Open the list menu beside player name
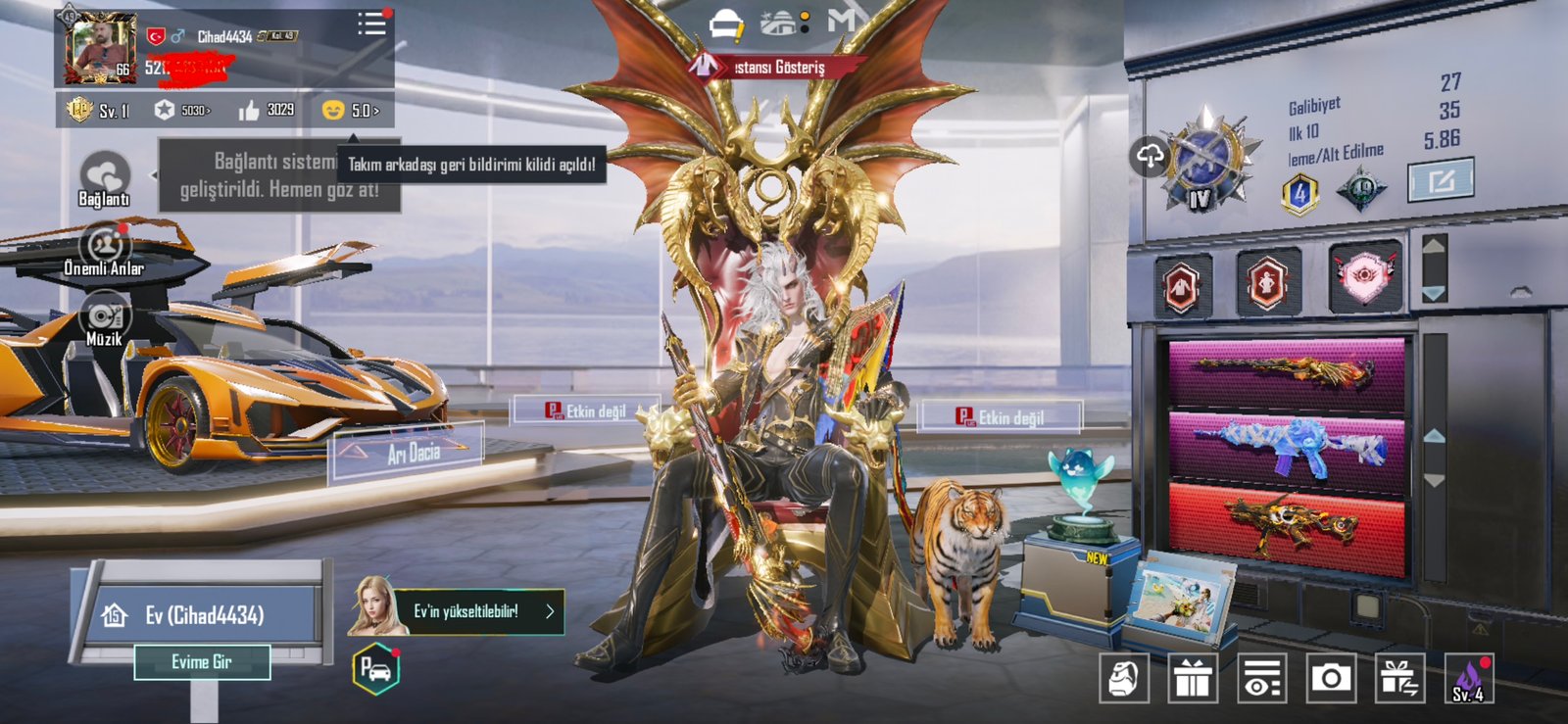Viewport: 1568px width, 724px height. pyautogui.click(x=371, y=24)
